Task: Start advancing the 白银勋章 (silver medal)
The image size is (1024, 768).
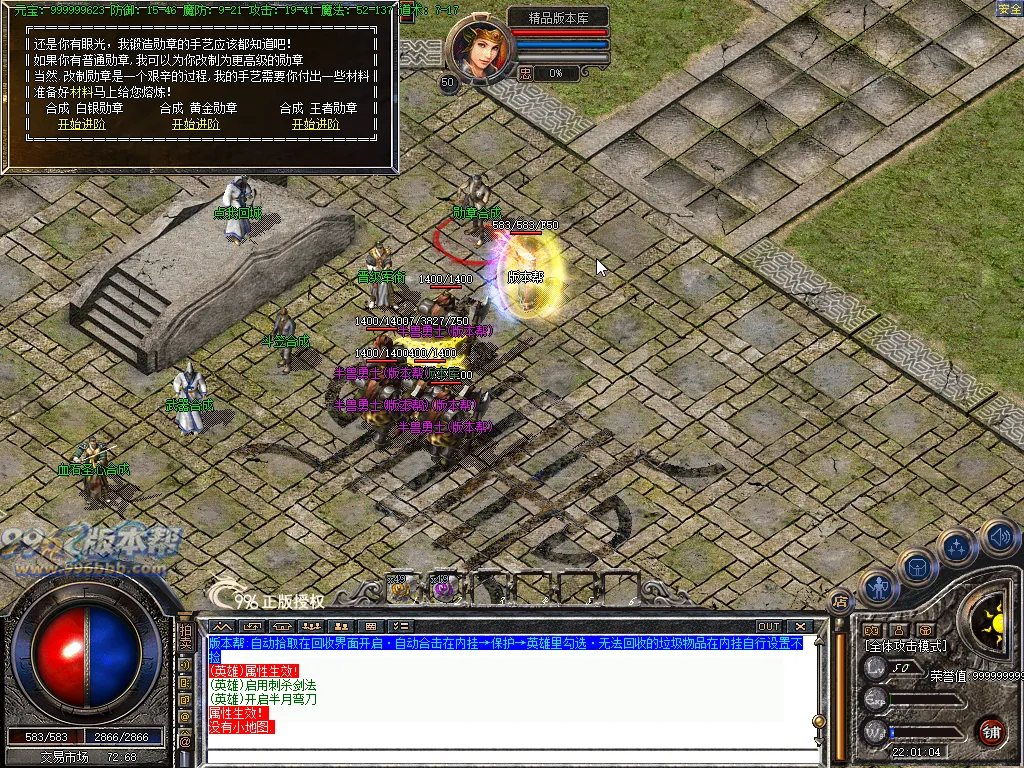Action: pos(81,125)
